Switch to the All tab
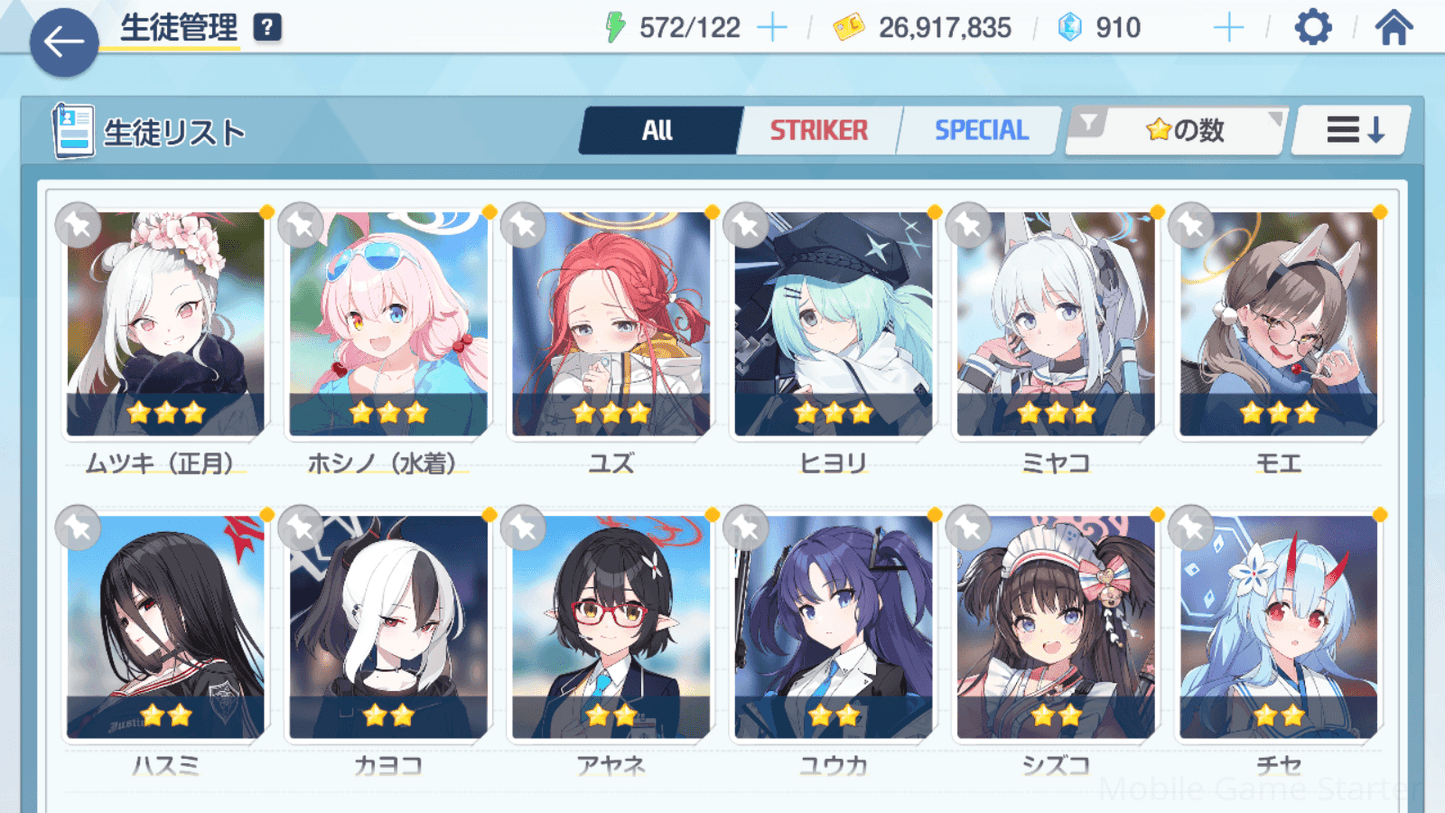This screenshot has height=813, width=1445. 658,130
